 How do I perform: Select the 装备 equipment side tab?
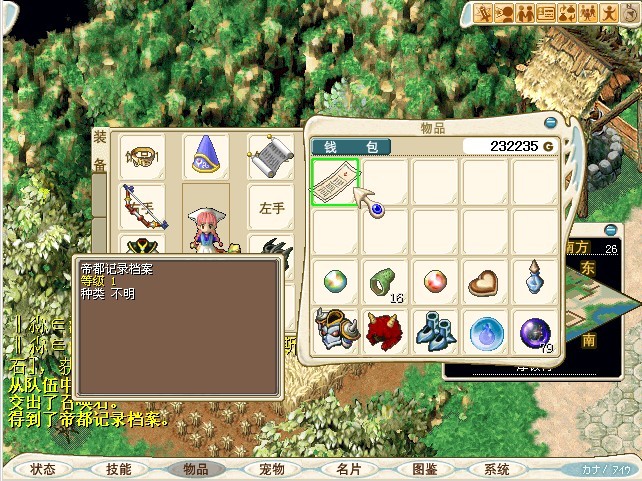point(100,150)
